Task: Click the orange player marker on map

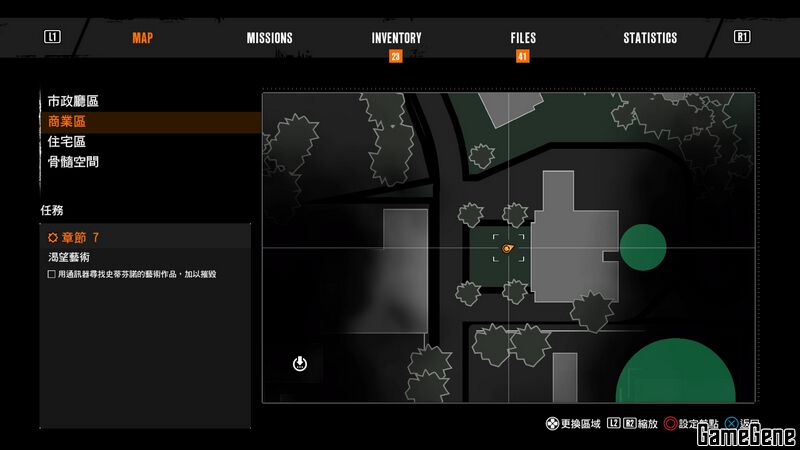Action: pyautogui.click(x=508, y=247)
